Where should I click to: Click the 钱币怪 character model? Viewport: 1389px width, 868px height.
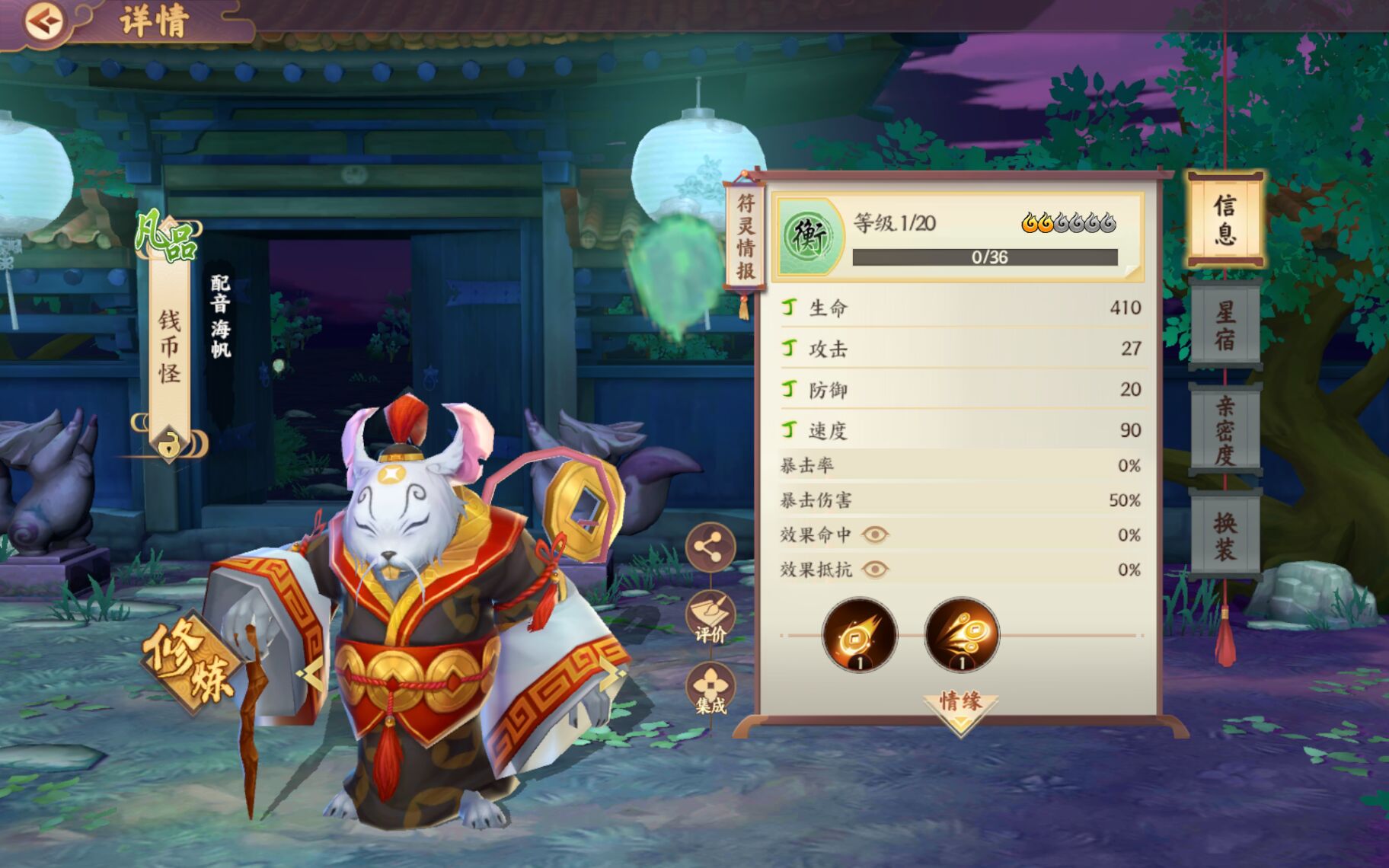coord(426,609)
